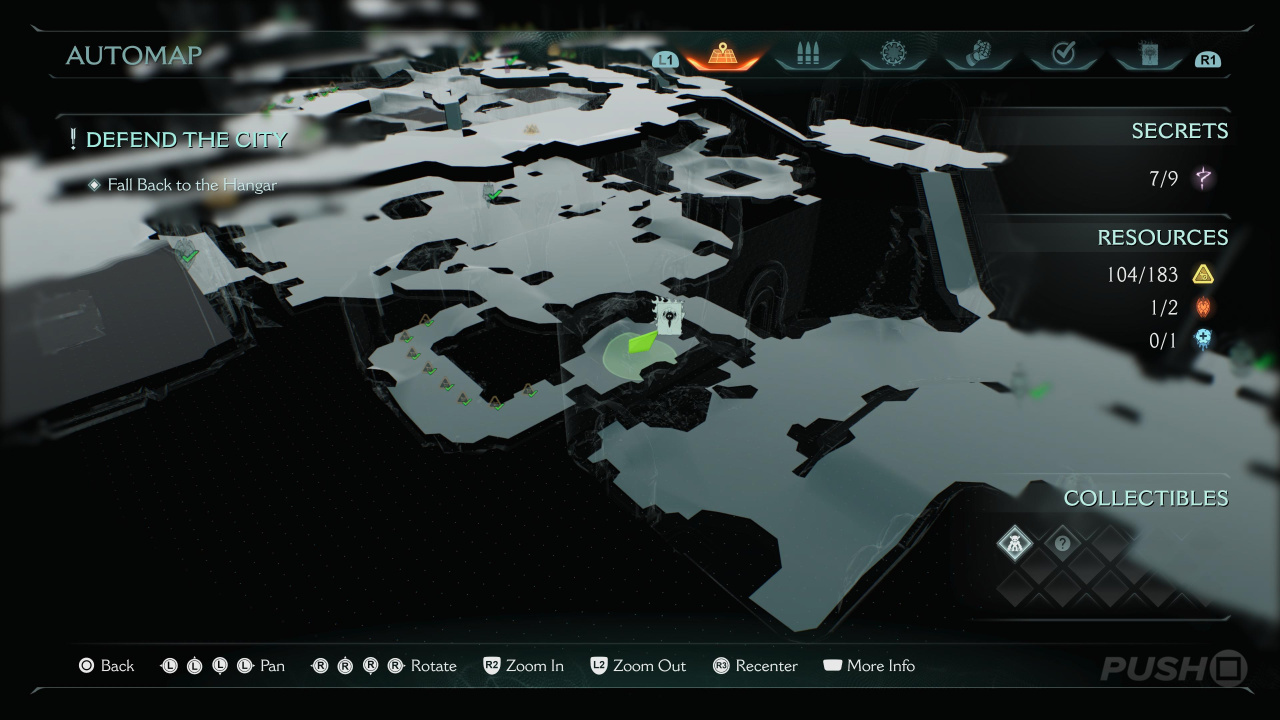The image size is (1280, 720).
Task: Switch to the codex book tab
Action: tap(1148, 54)
